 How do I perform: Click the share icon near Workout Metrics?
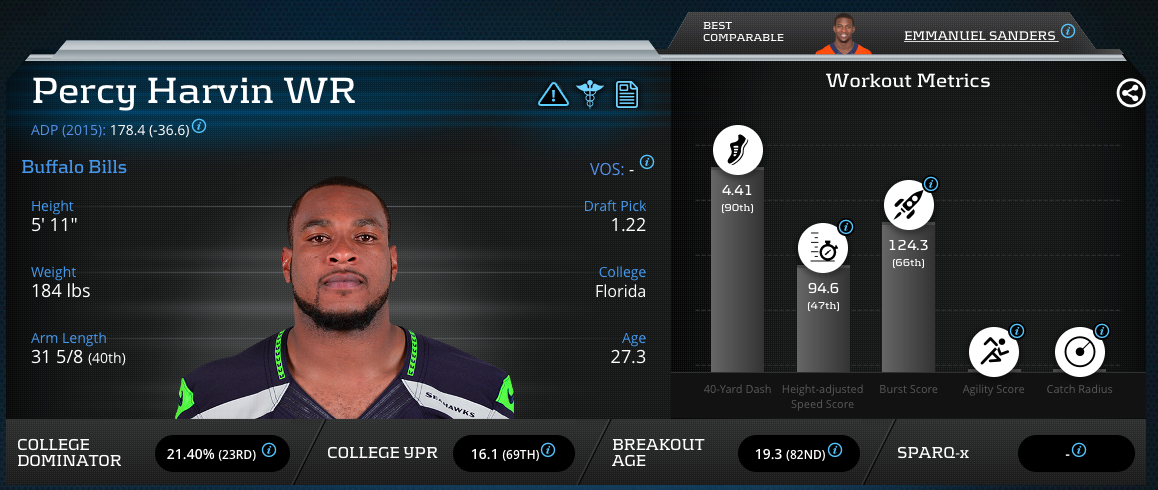point(1130,94)
